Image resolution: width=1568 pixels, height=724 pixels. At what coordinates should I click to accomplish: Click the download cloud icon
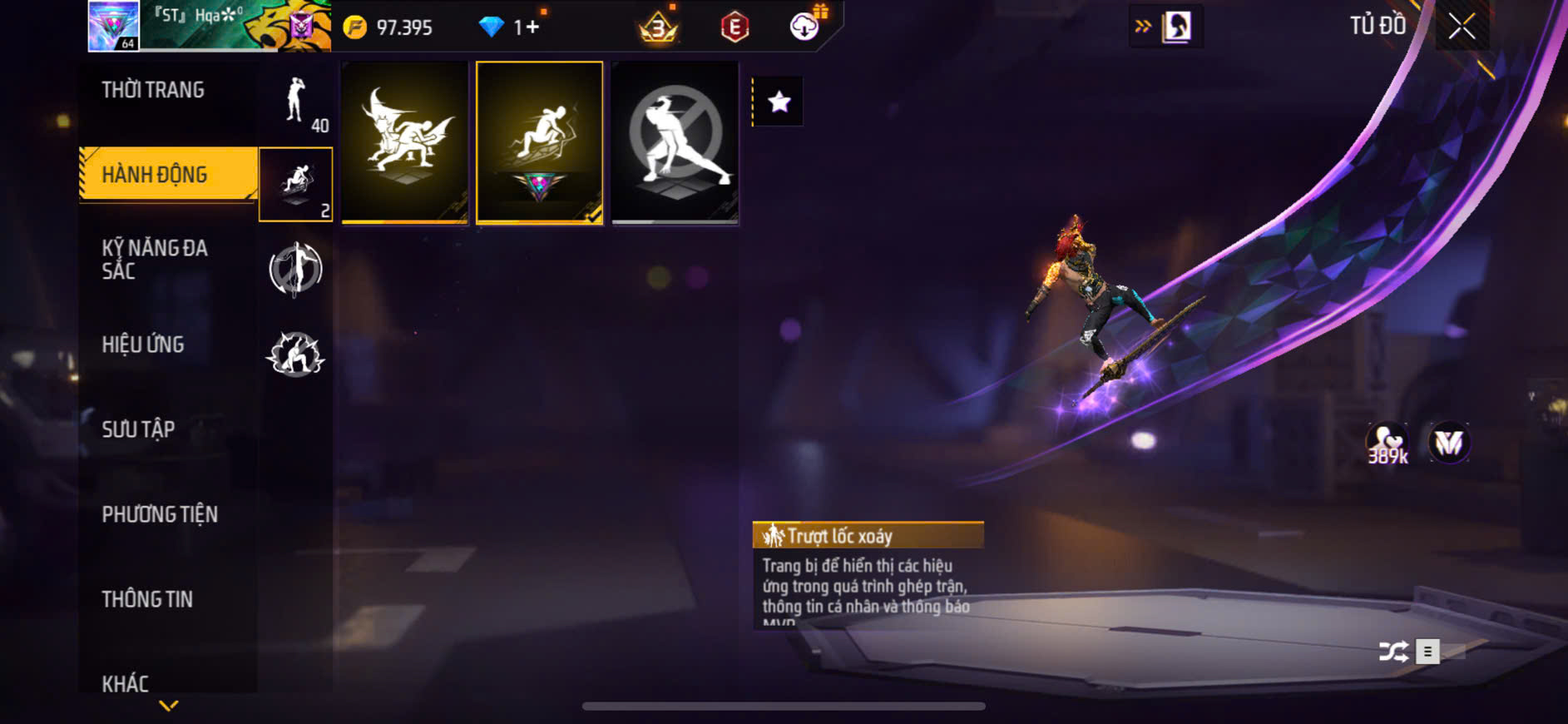(x=804, y=27)
